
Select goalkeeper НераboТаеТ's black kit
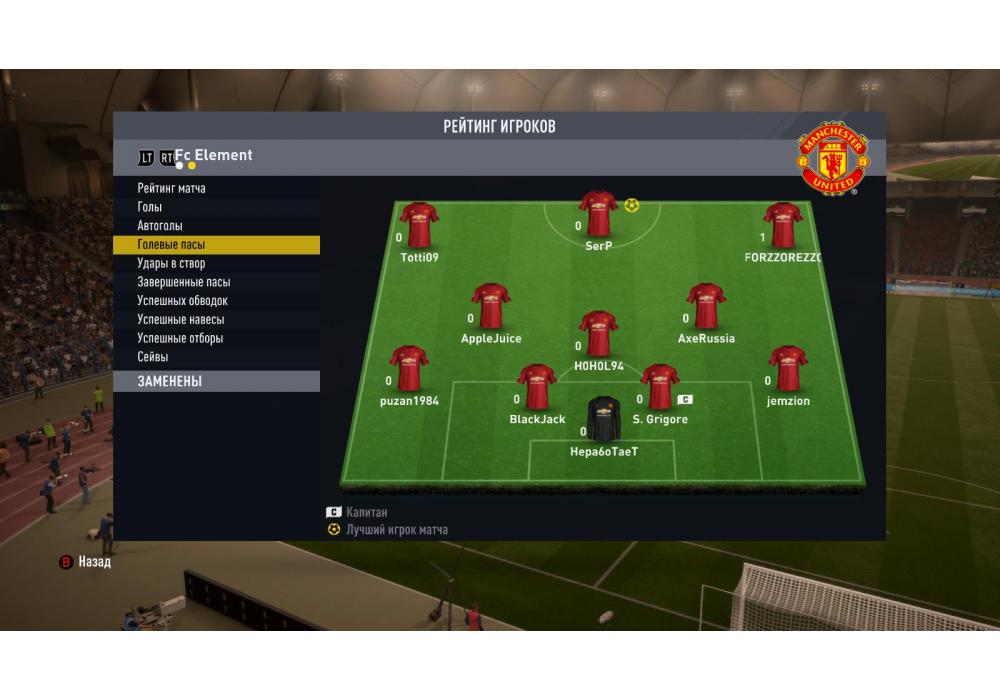coord(603,419)
